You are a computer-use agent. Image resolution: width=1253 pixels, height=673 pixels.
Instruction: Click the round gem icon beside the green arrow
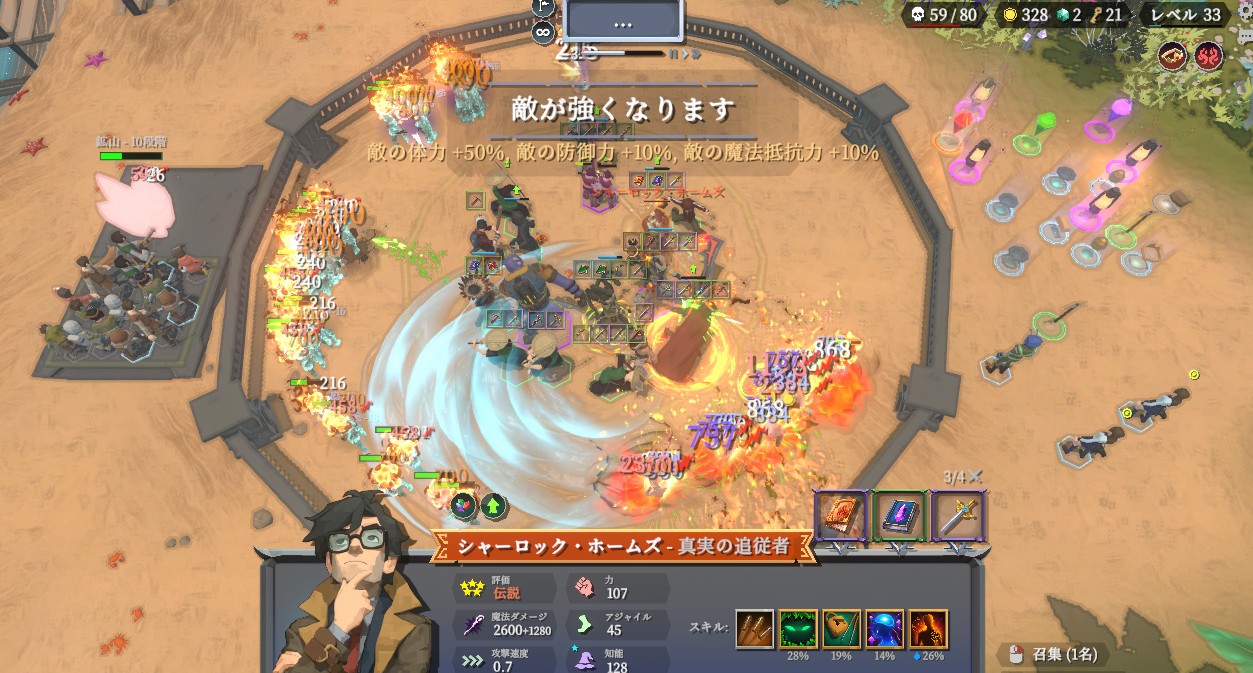(x=464, y=505)
